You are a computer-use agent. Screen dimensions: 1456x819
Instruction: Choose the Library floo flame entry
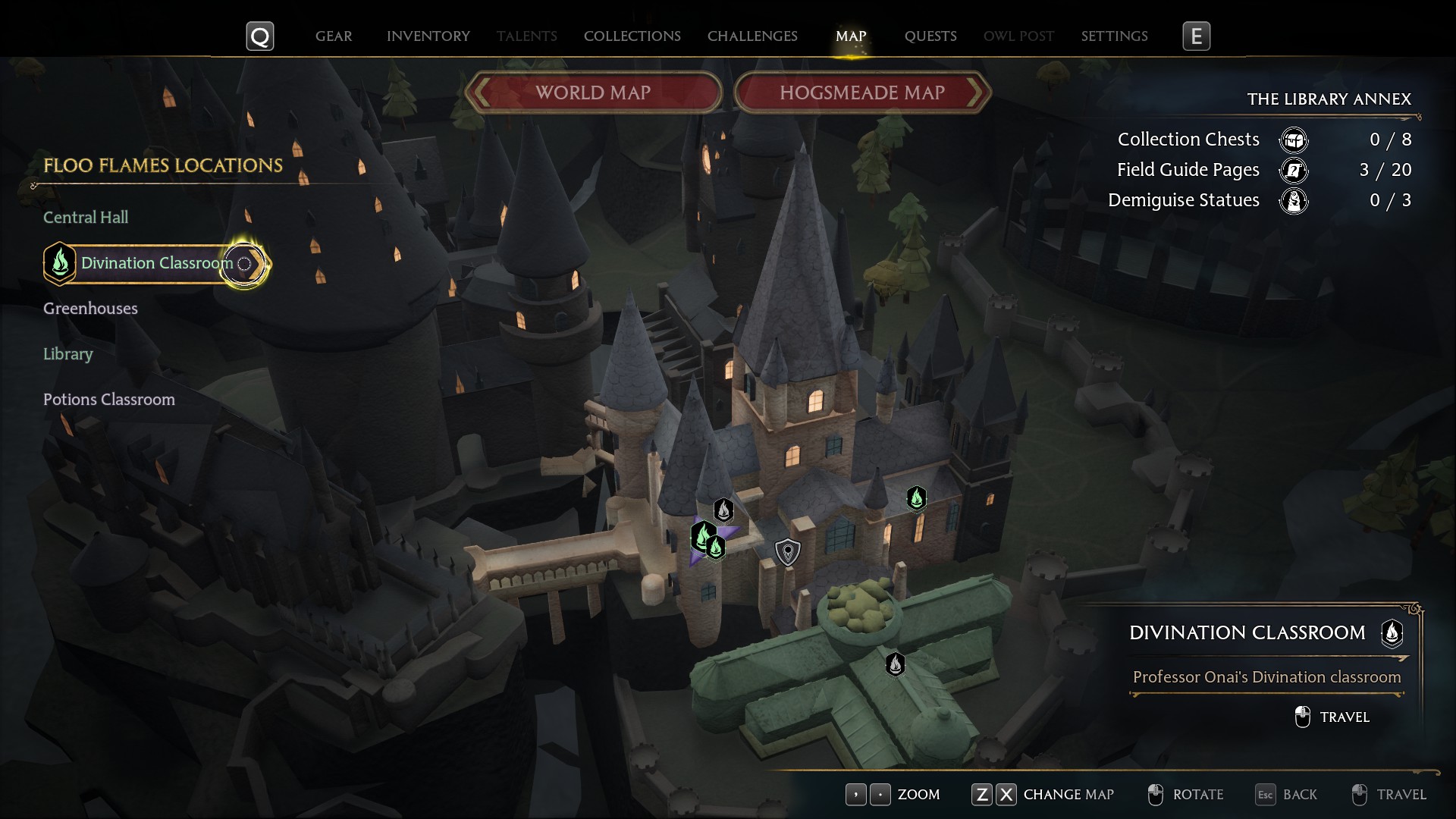point(68,354)
